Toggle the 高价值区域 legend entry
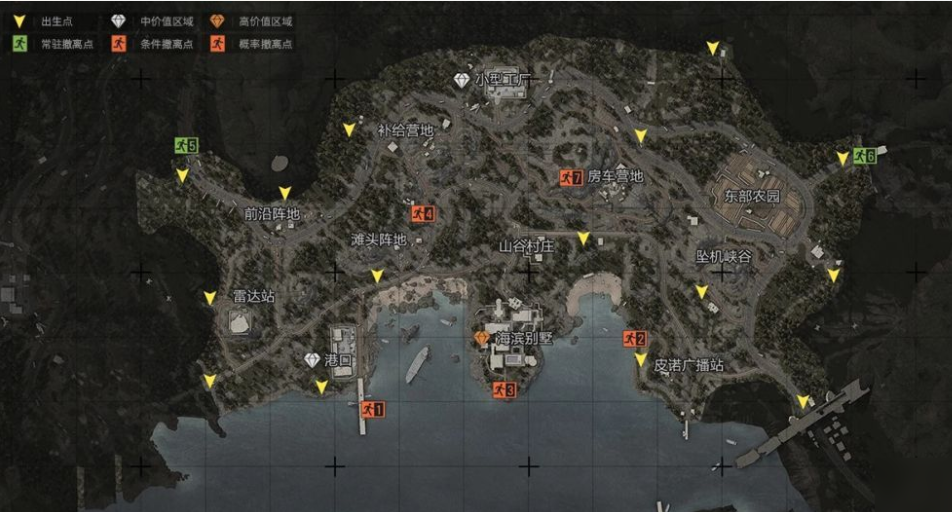This screenshot has width=952, height=512. (218, 21)
